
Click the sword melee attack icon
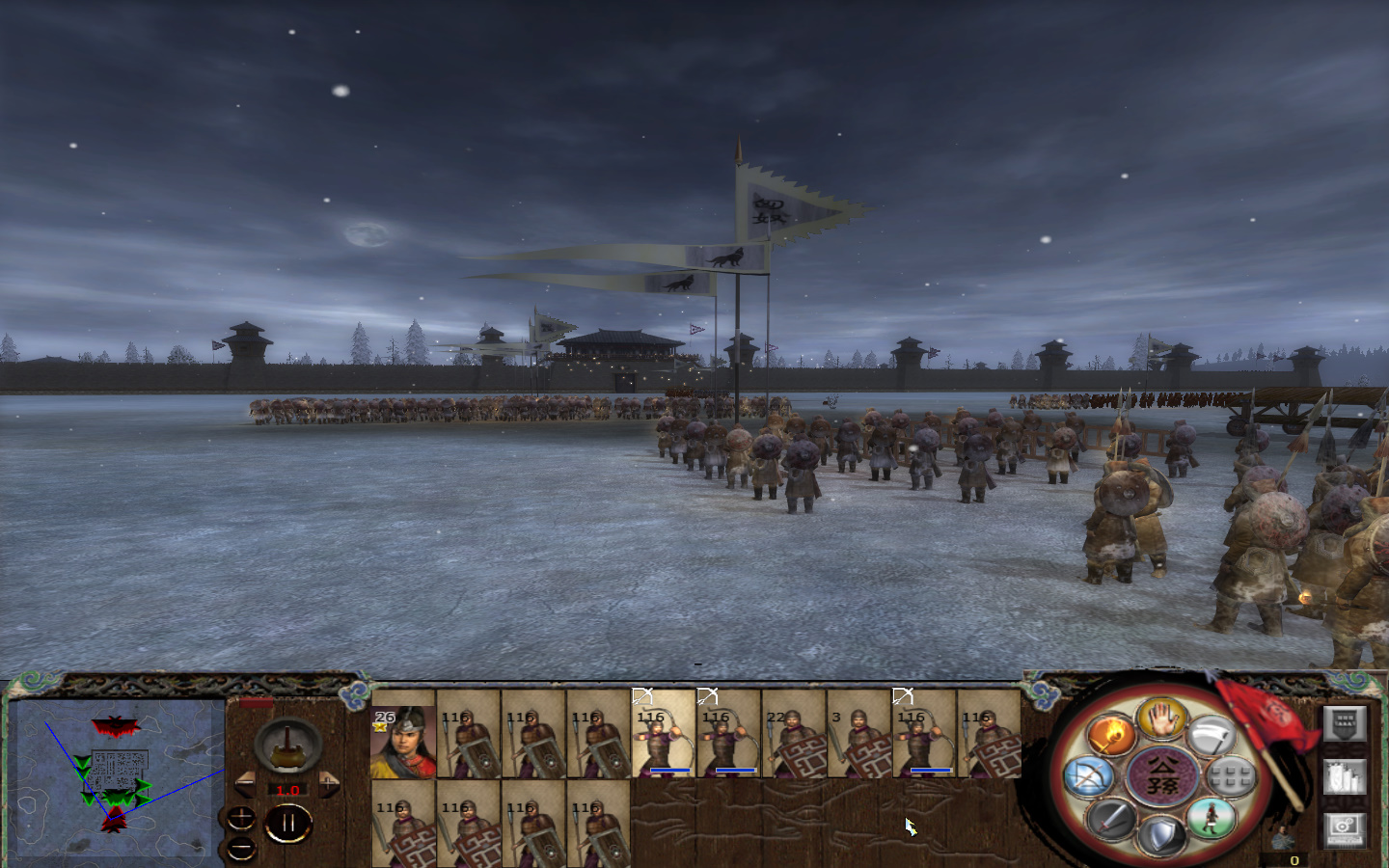(1111, 818)
